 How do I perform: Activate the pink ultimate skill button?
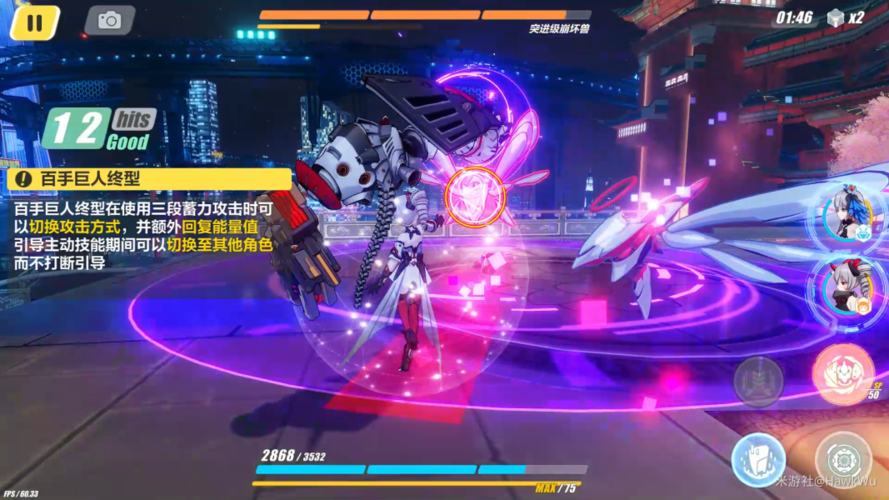click(x=842, y=373)
